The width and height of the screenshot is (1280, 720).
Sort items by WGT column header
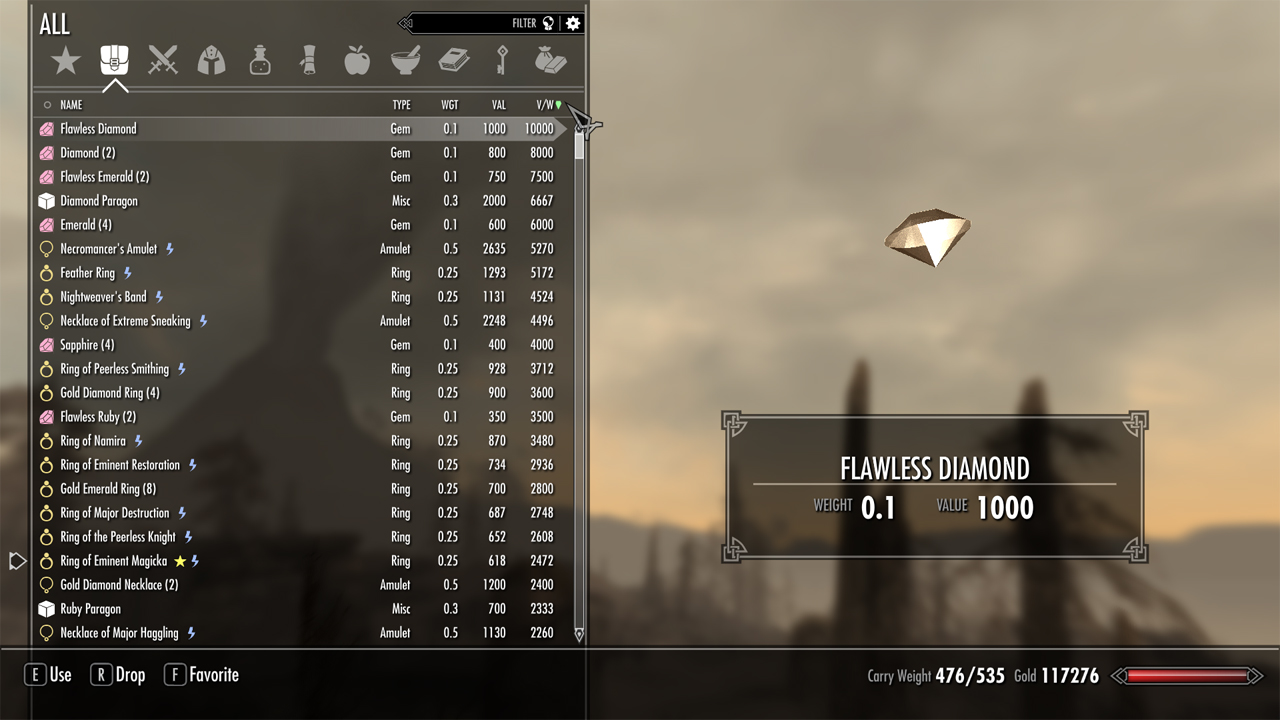point(450,105)
